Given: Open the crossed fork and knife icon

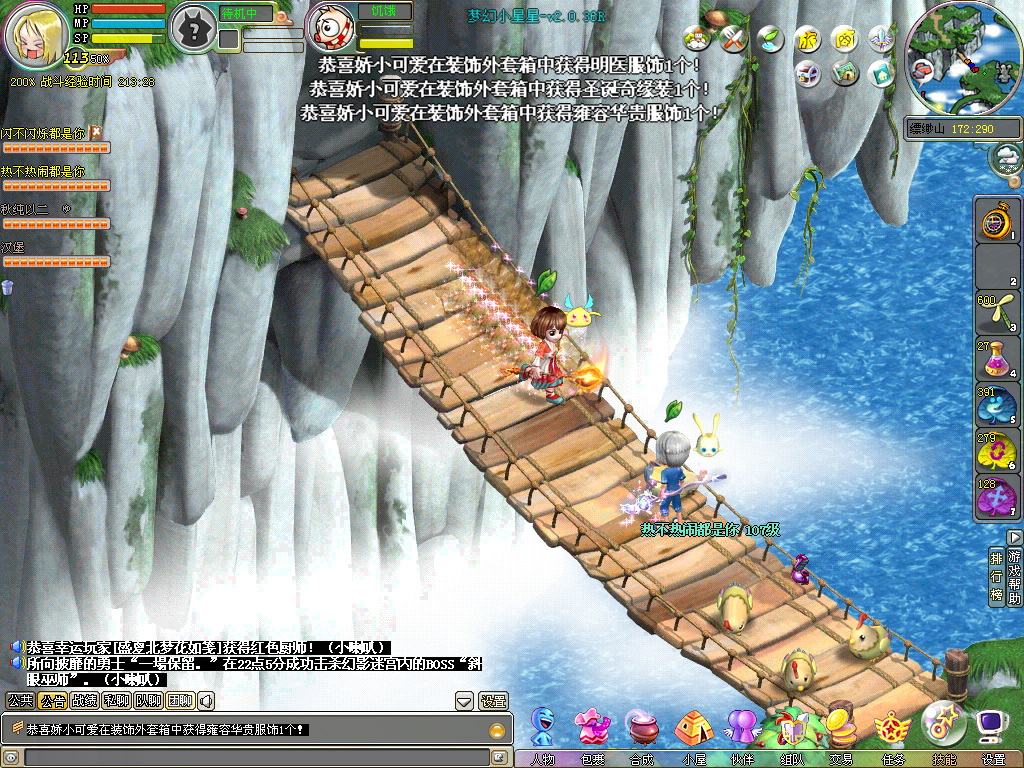Looking at the screenshot, I should pyautogui.click(x=734, y=40).
